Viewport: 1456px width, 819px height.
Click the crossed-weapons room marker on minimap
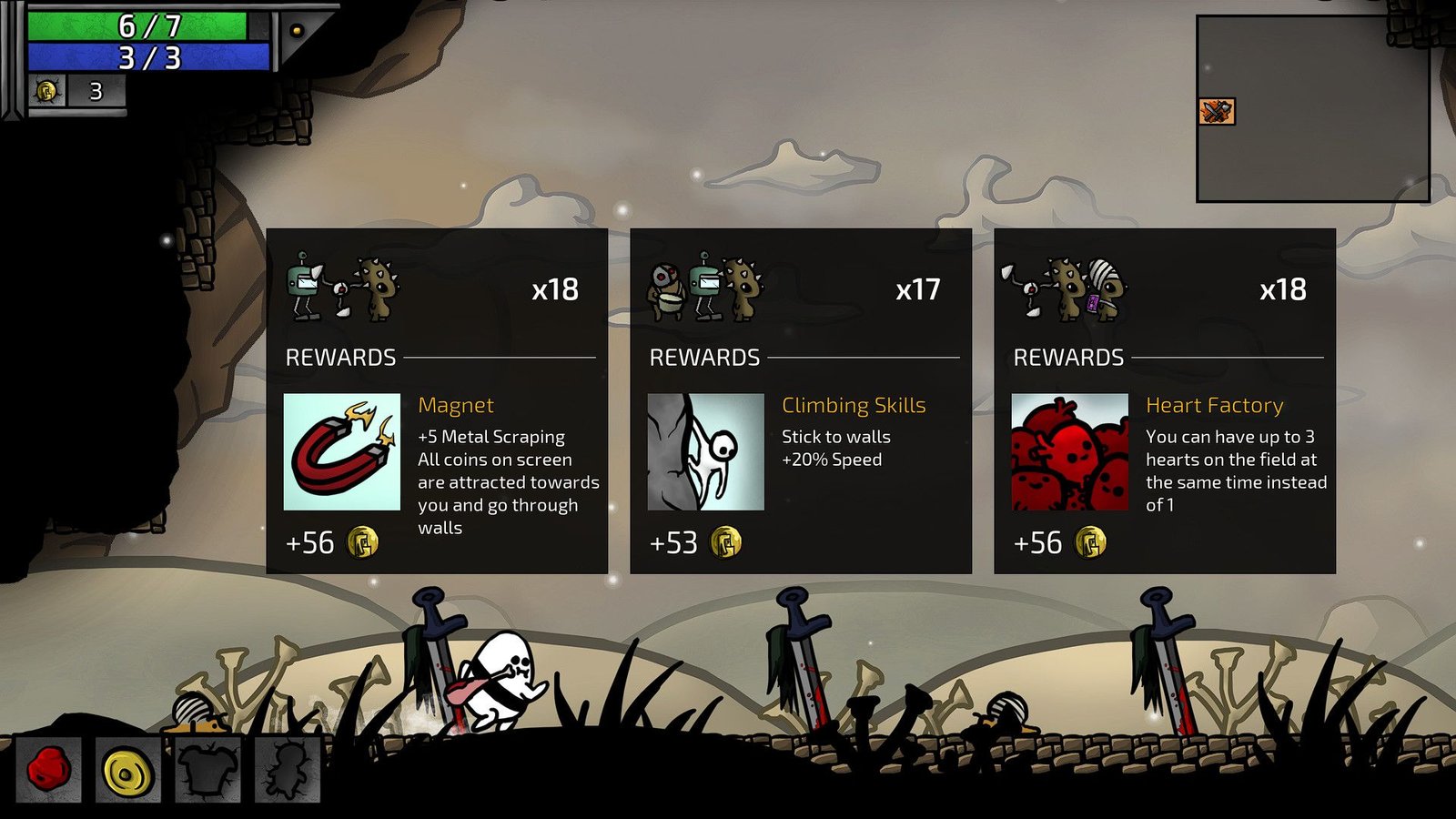point(1217,111)
